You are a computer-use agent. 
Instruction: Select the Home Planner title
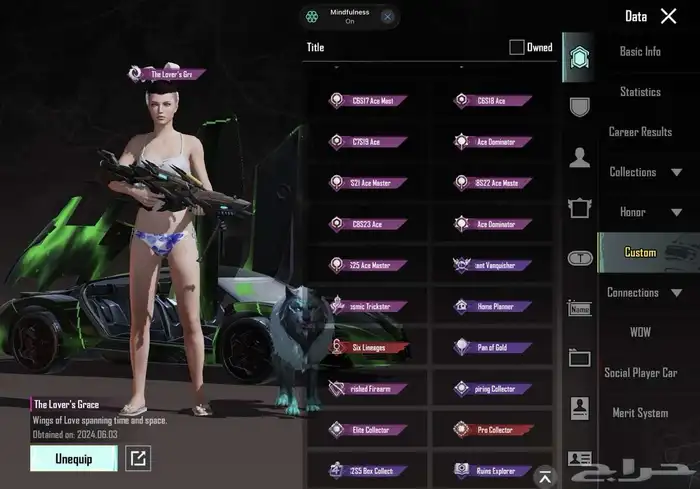click(x=494, y=306)
